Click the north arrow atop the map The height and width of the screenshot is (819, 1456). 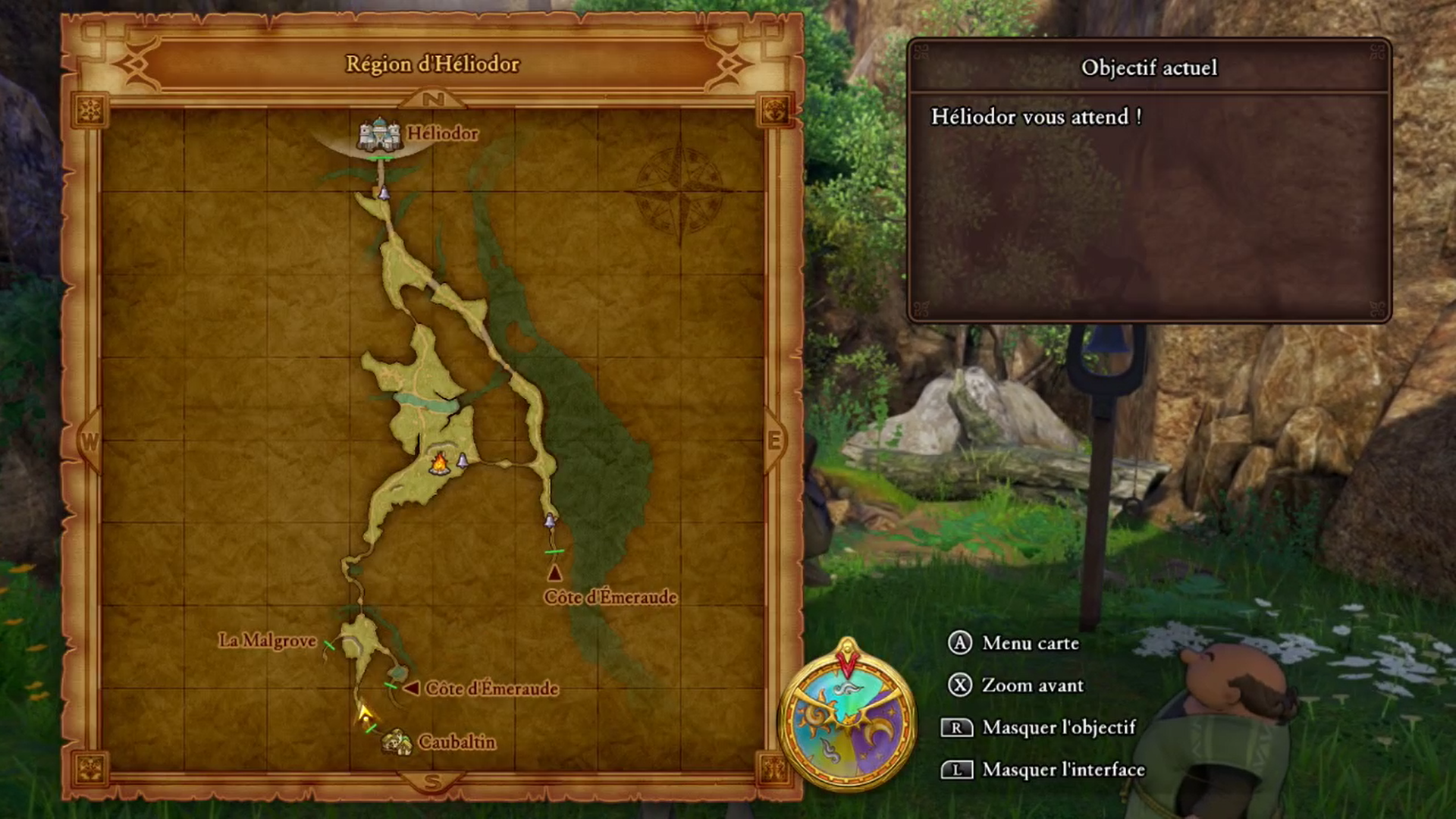pyautogui.click(x=432, y=99)
